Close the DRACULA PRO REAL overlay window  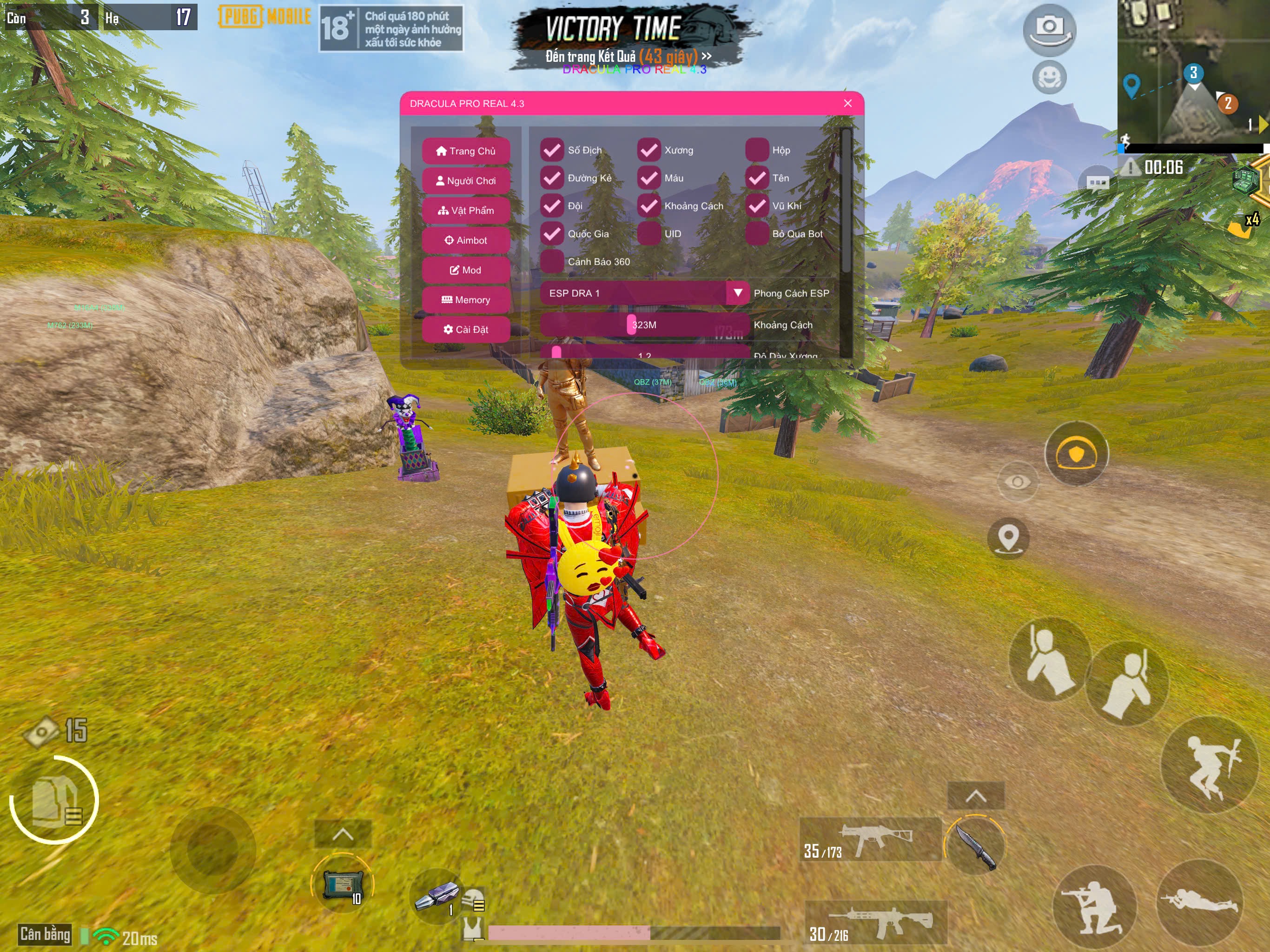pos(847,103)
